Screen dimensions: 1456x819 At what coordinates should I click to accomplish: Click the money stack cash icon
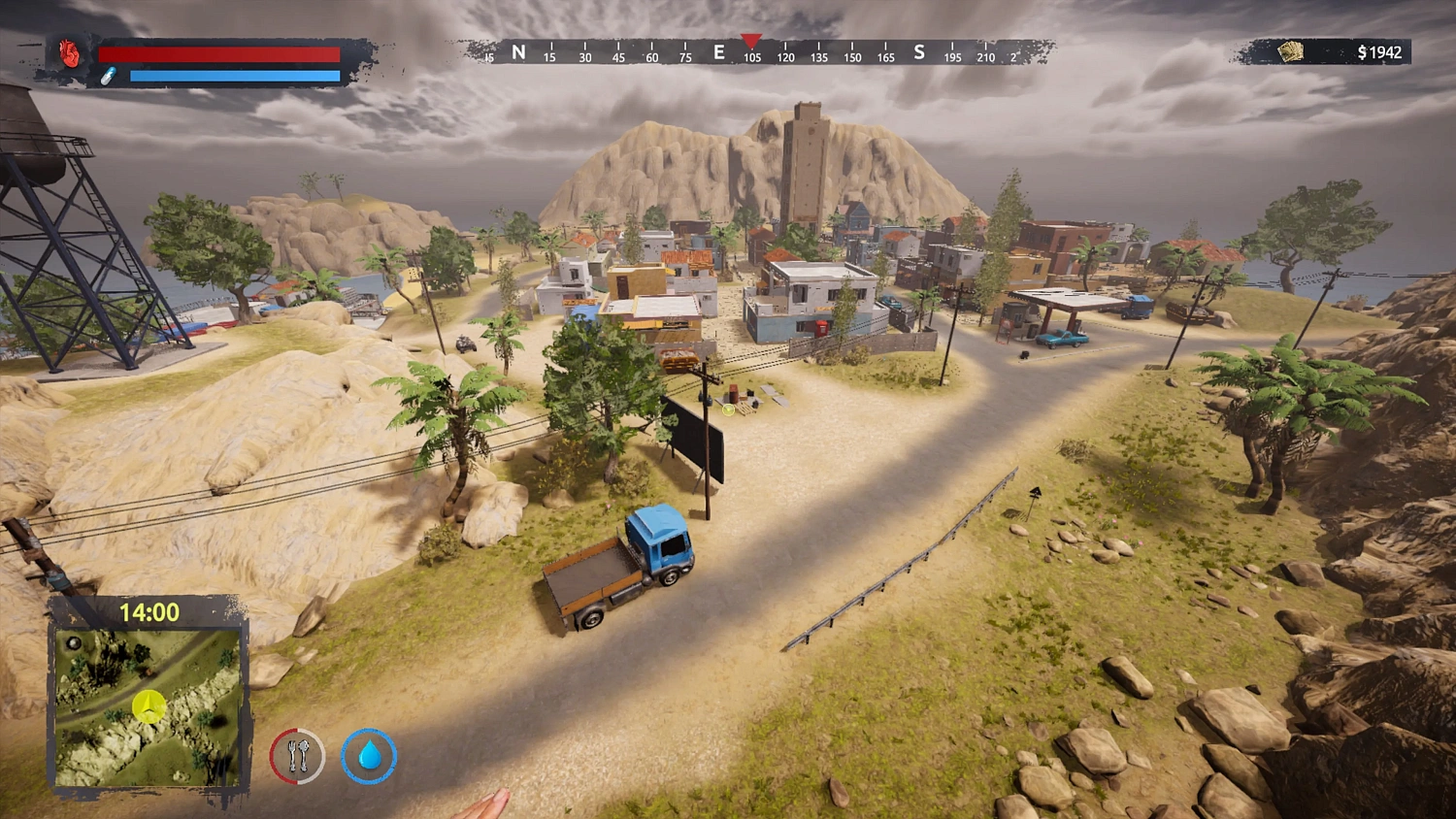tap(1290, 50)
